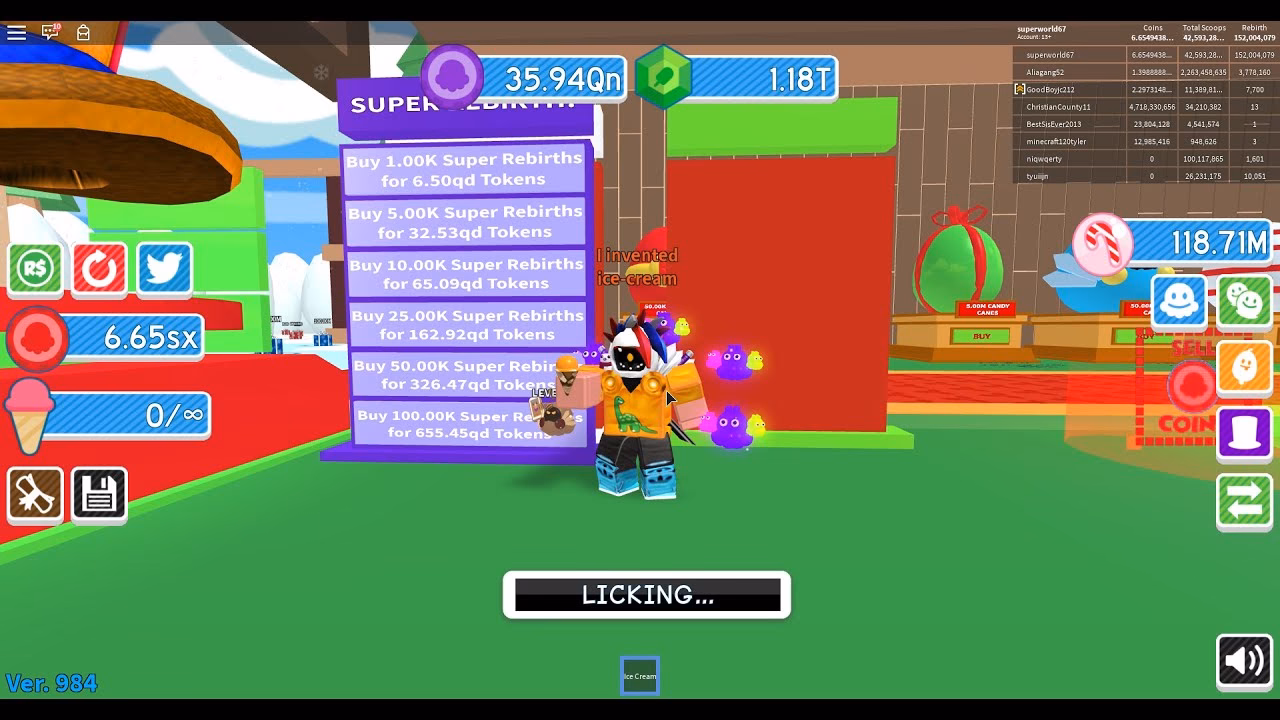Buy 1.00K Super Rebirths for 6.50qd Tokens
The width and height of the screenshot is (1280, 720).
tap(467, 167)
